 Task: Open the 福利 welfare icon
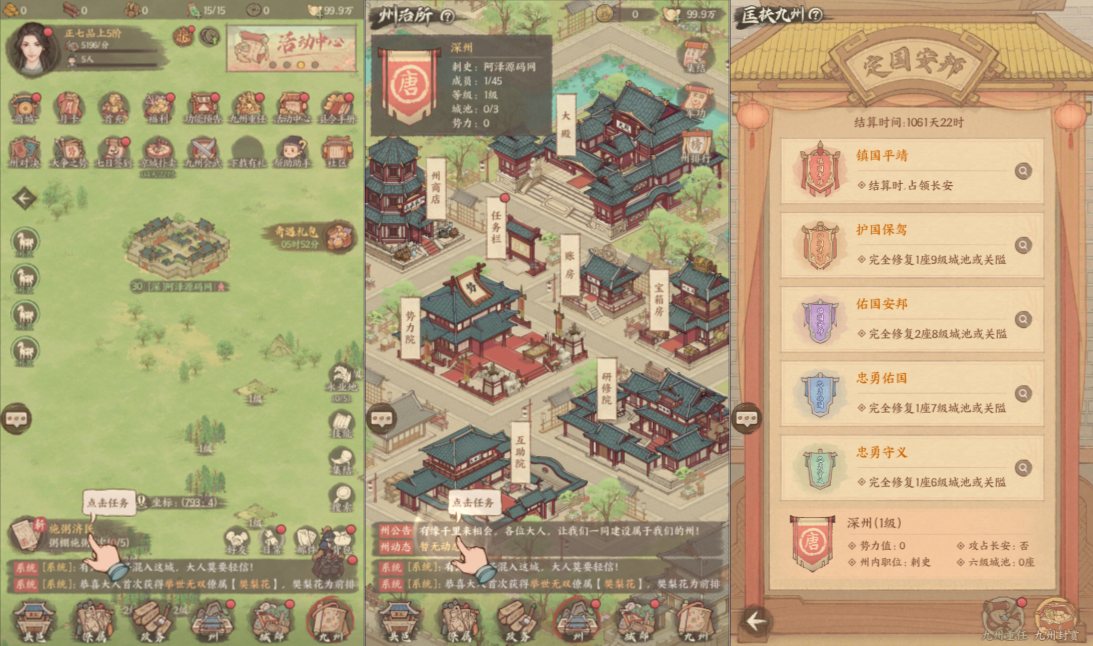click(x=157, y=106)
